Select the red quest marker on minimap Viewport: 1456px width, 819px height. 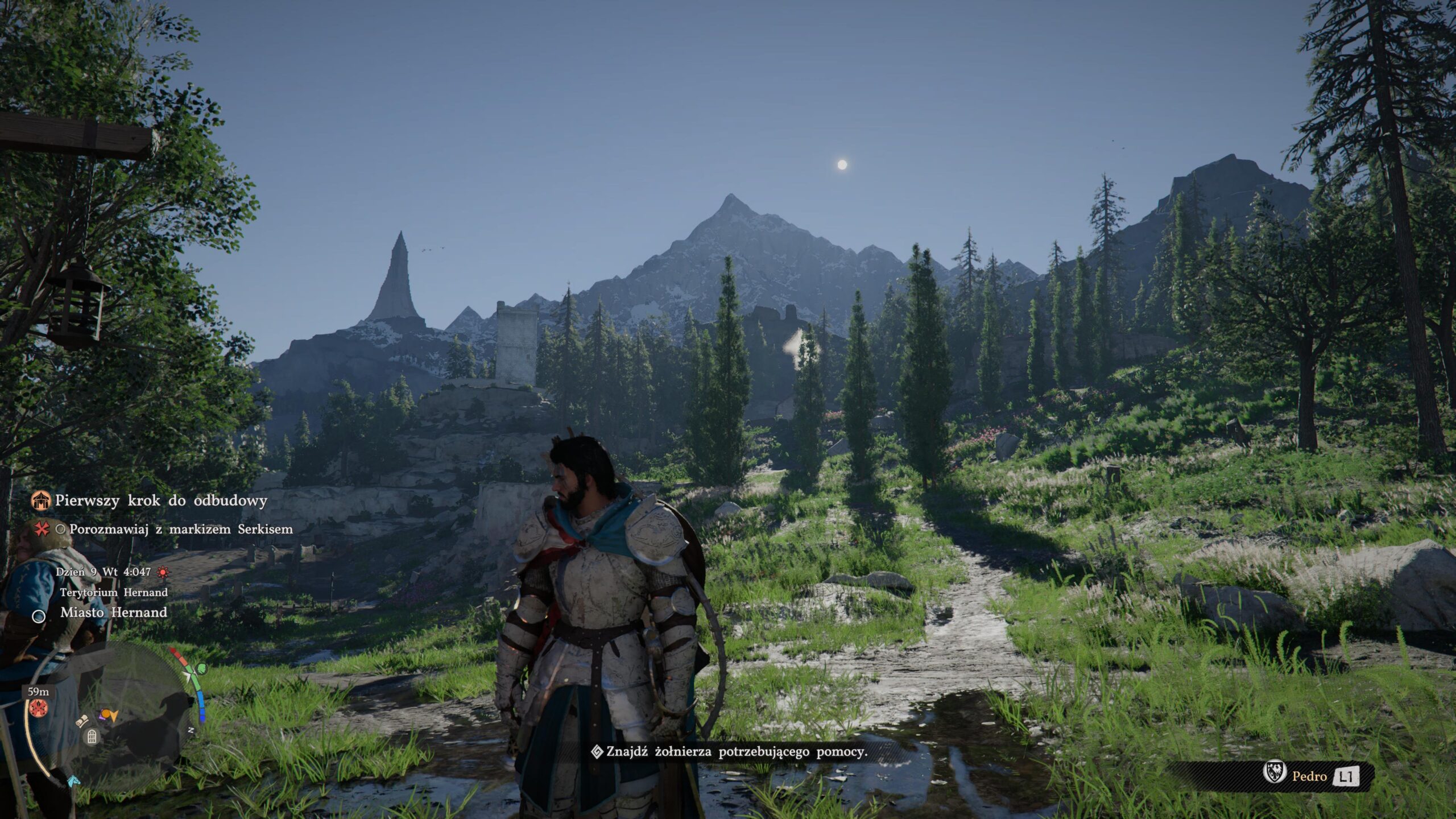(x=39, y=708)
